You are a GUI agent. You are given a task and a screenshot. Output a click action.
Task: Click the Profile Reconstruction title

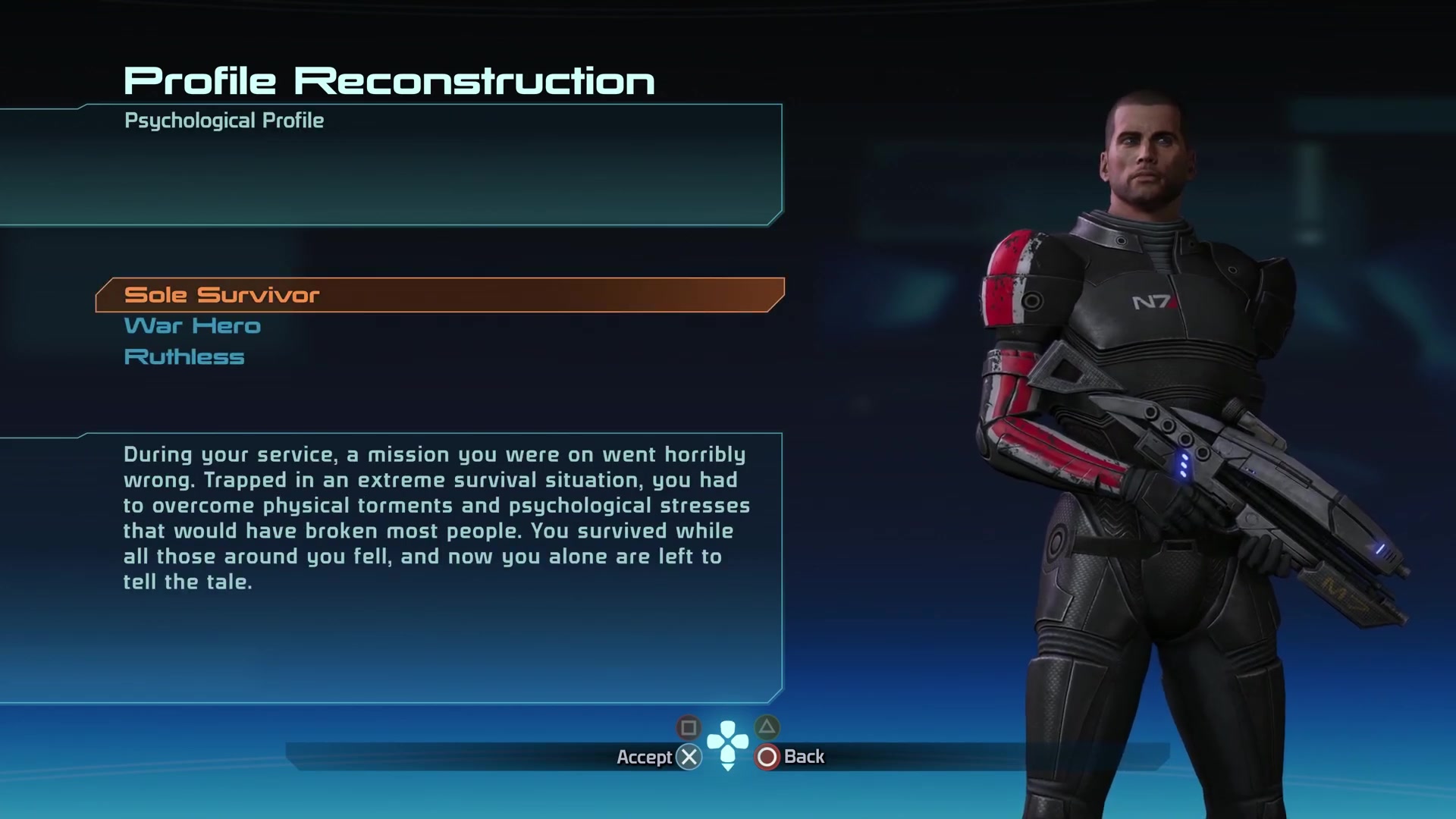pyautogui.click(x=389, y=78)
